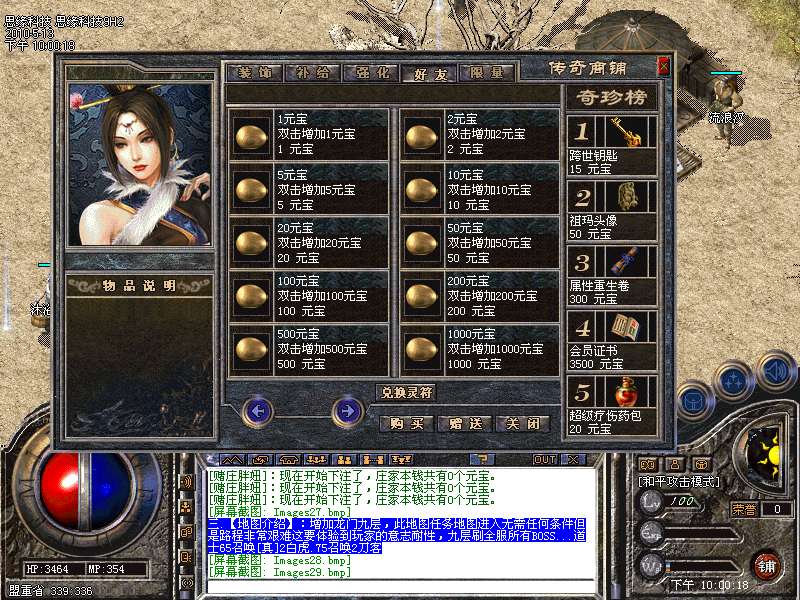800x600 pixels.
Task: Choose 会员证书 from 奇珍榜
Action: click(612, 339)
